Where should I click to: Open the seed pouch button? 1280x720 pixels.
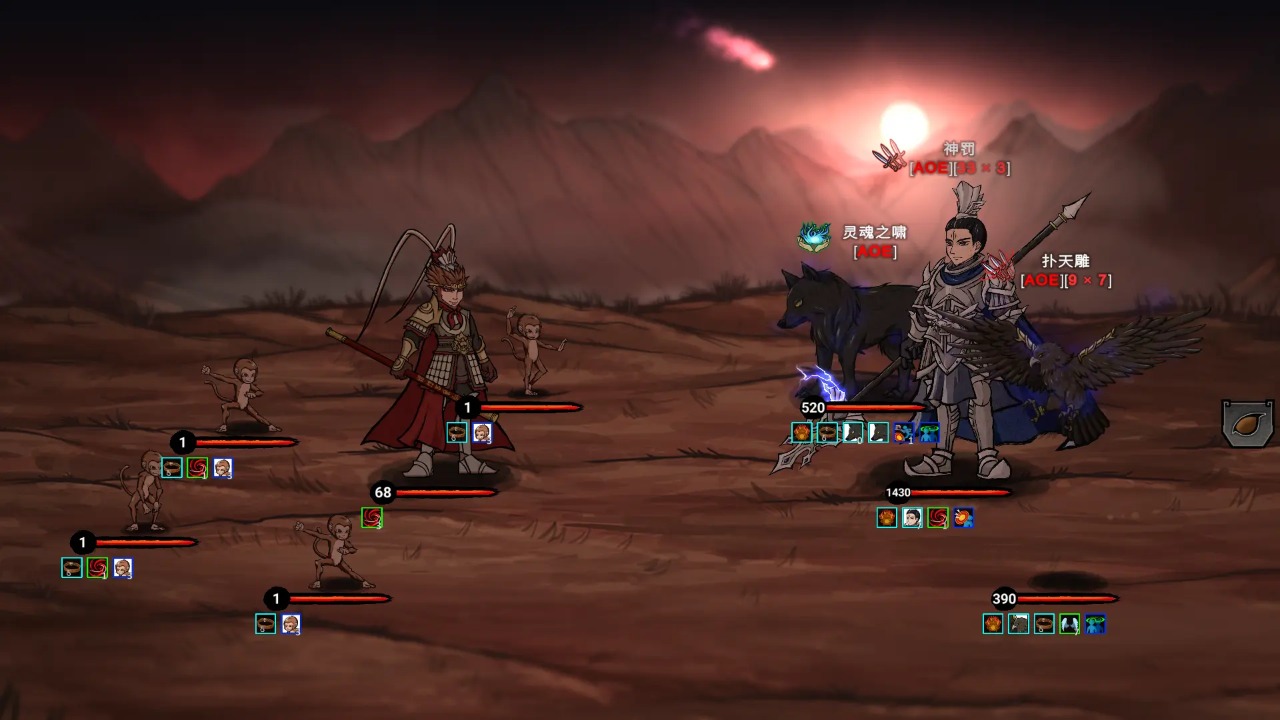pyautogui.click(x=1248, y=424)
